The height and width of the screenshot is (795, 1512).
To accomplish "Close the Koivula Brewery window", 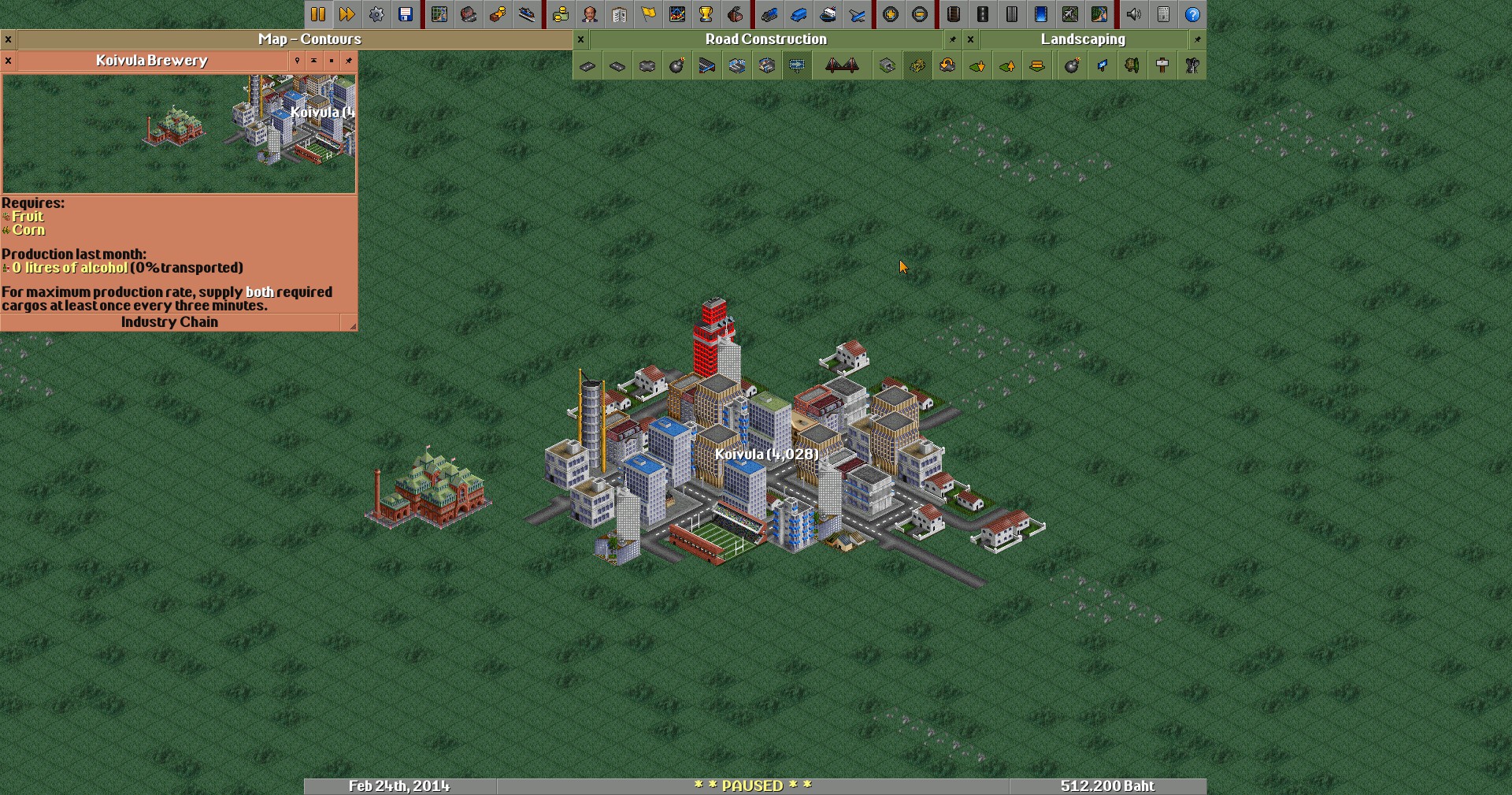I will [x=8, y=61].
